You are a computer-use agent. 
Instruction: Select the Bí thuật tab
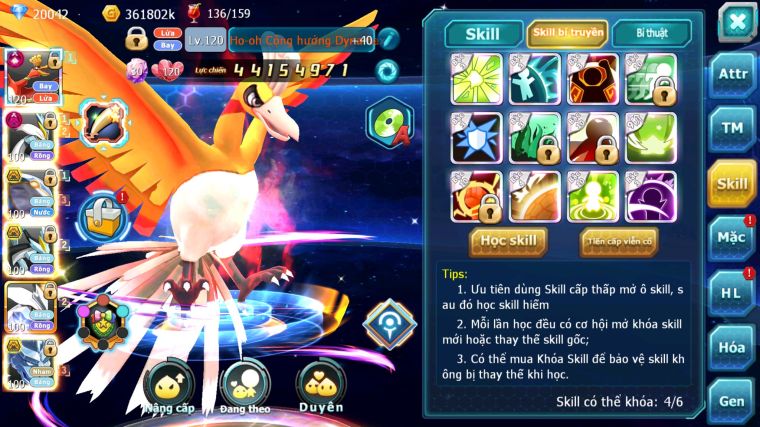click(650, 33)
